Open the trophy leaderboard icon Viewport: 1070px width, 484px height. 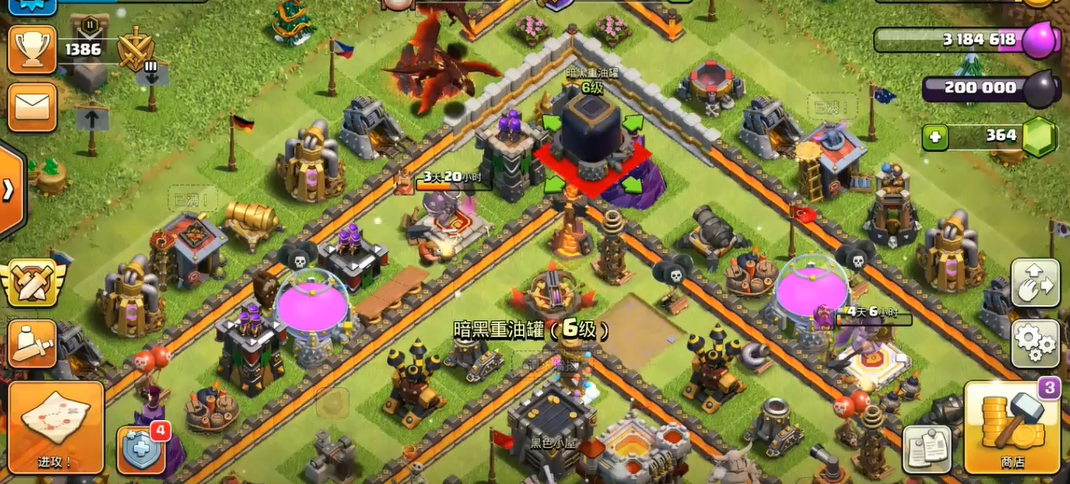[x=31, y=49]
